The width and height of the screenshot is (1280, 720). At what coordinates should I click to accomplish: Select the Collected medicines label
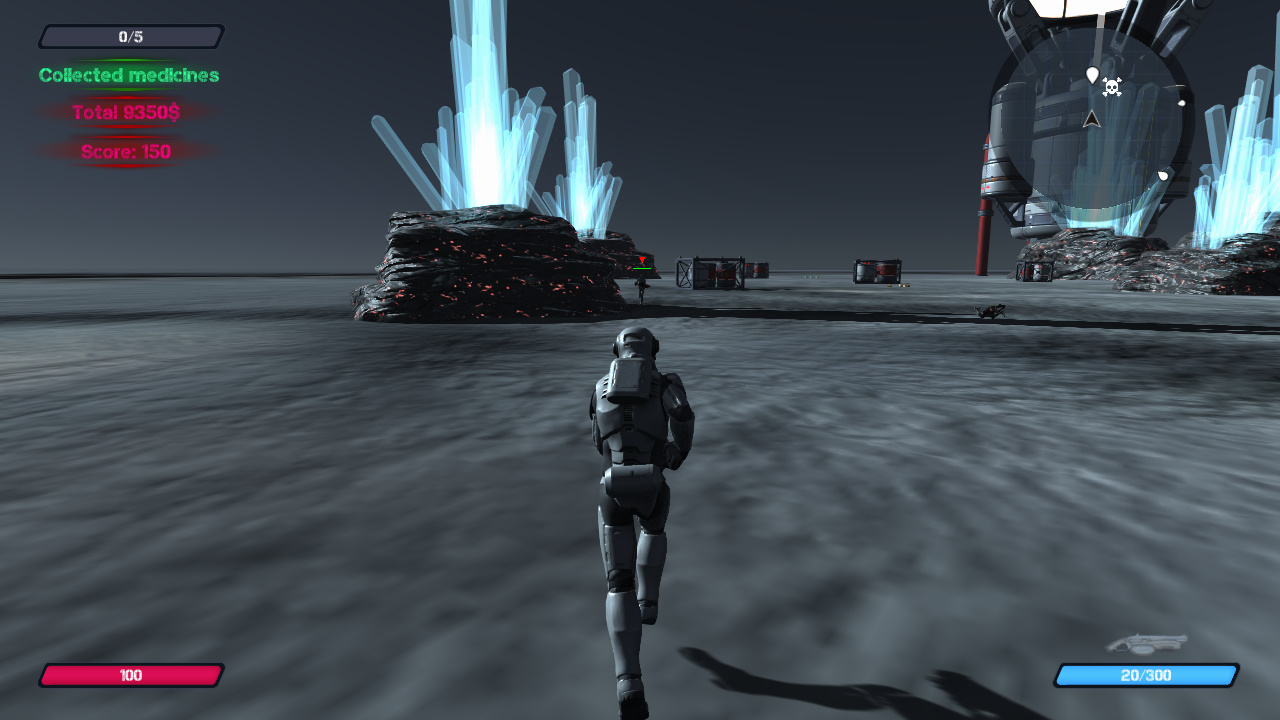coord(127,75)
